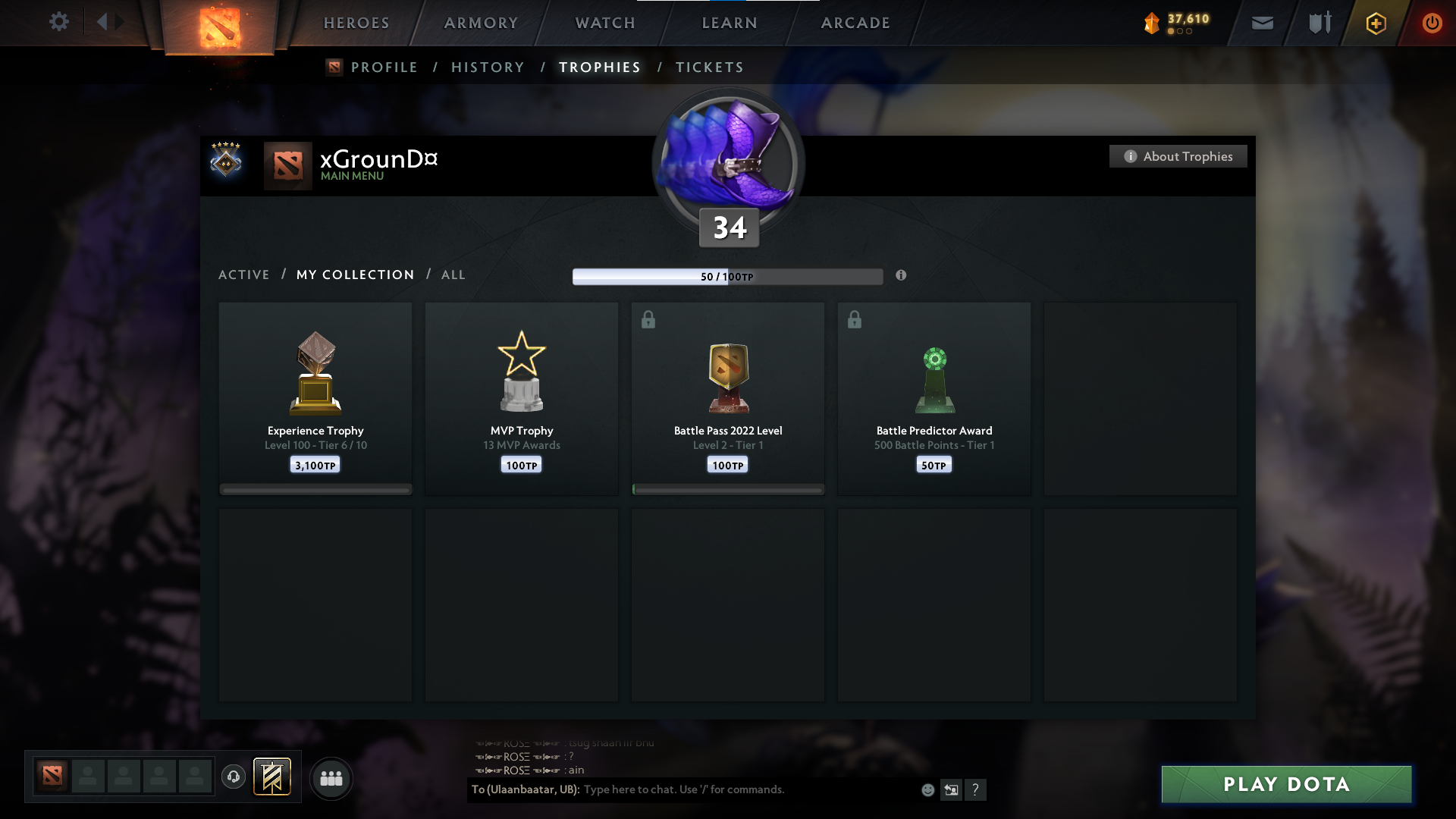Click the shard balance page dots indicator

click(1180, 33)
